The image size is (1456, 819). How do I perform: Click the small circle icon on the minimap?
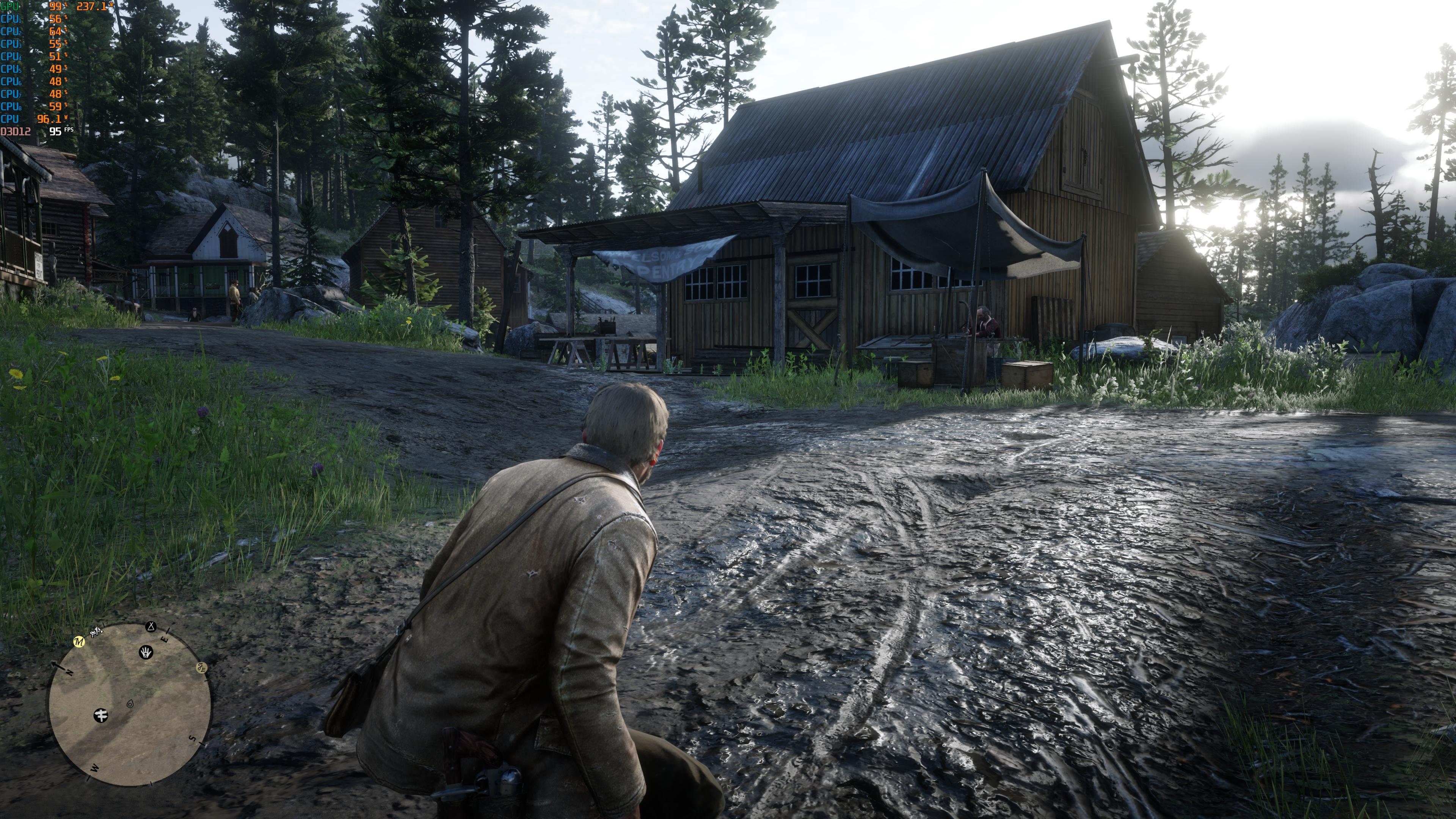(130, 704)
